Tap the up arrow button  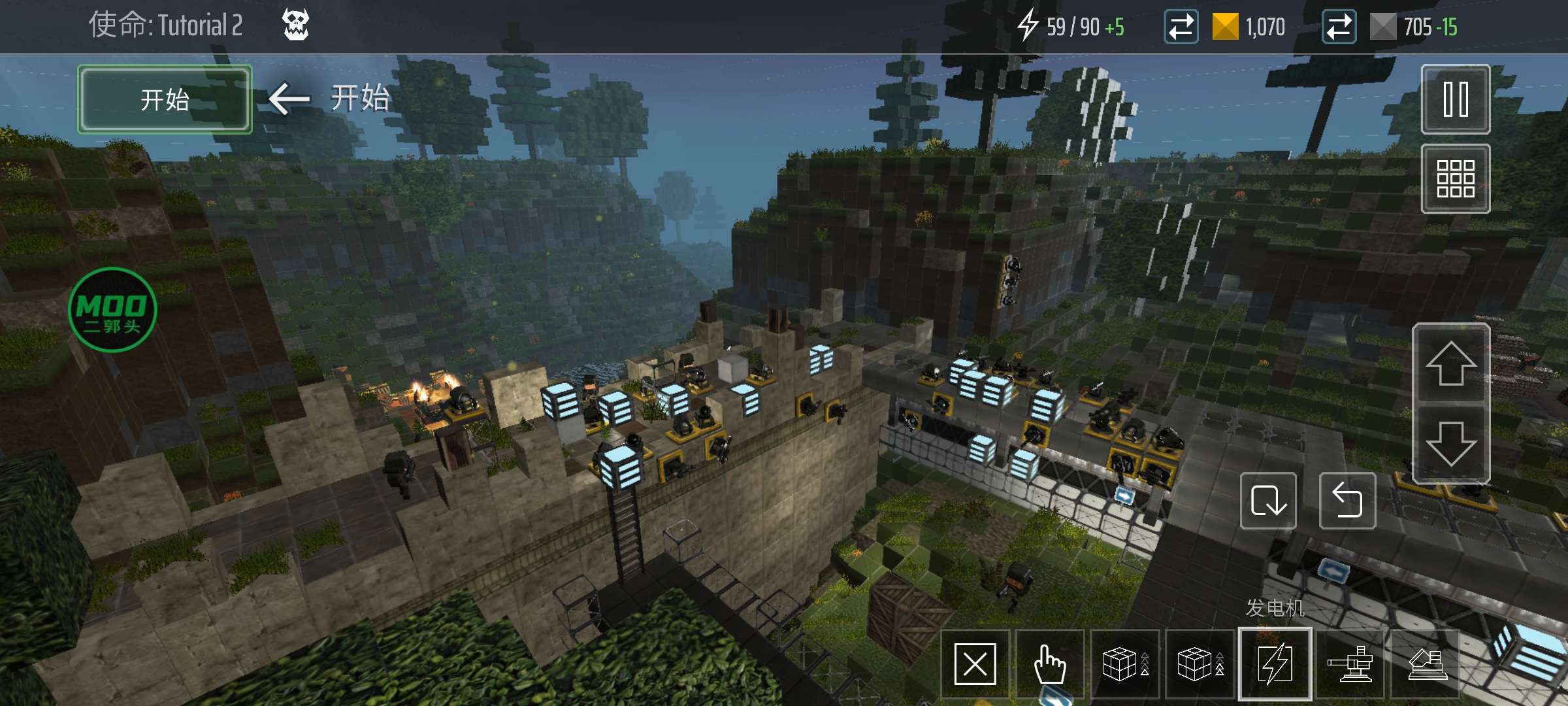coord(1450,363)
